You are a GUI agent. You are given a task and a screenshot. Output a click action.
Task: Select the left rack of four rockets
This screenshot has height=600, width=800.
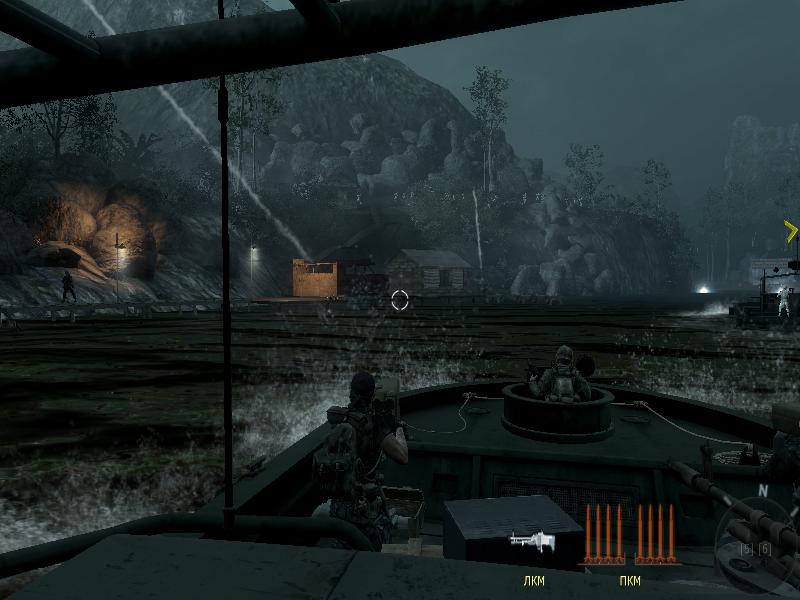603,534
